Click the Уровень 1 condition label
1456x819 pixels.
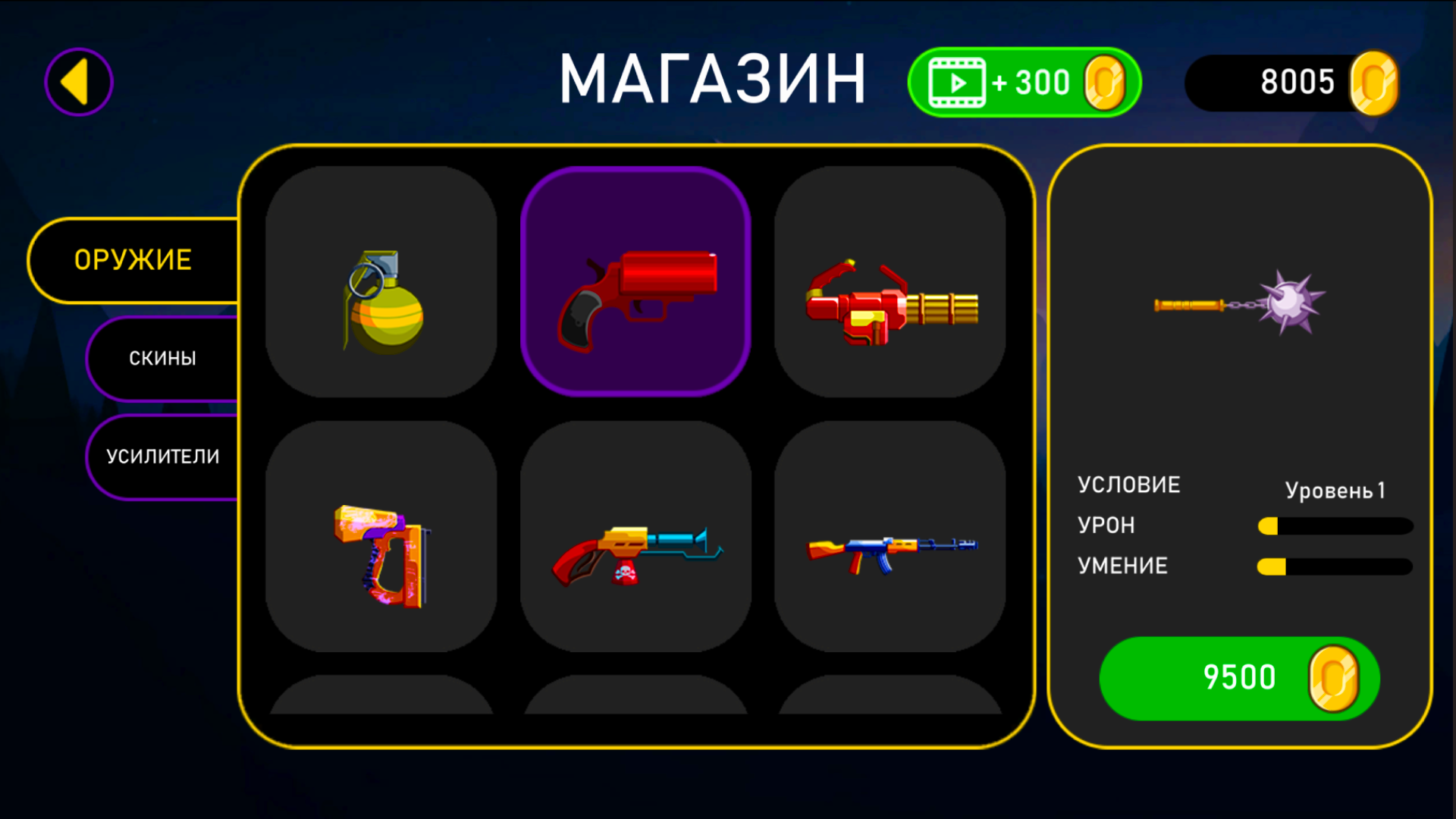pos(1336,491)
